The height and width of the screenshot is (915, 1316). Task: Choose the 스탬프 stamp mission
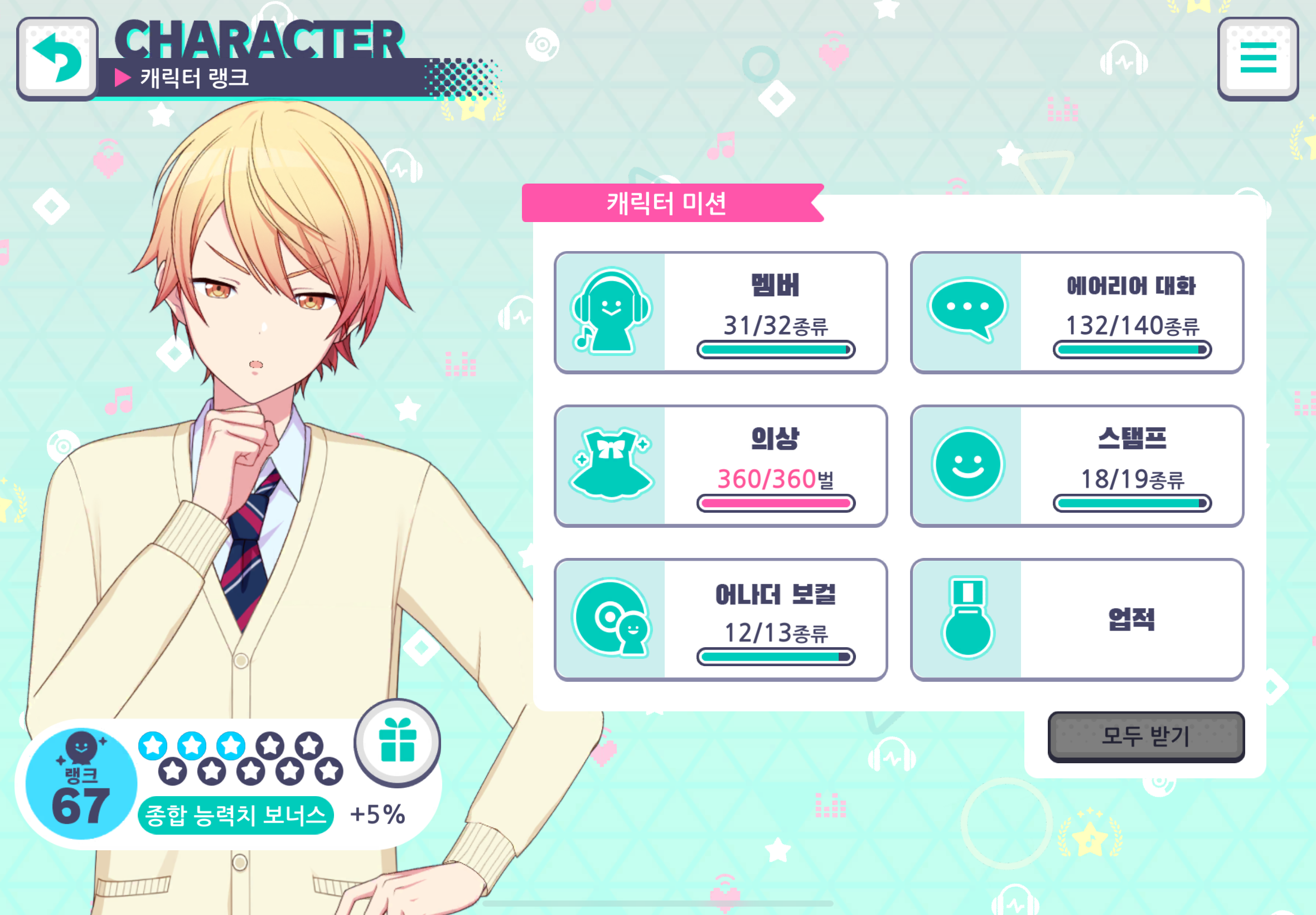pyautogui.click(x=1077, y=465)
